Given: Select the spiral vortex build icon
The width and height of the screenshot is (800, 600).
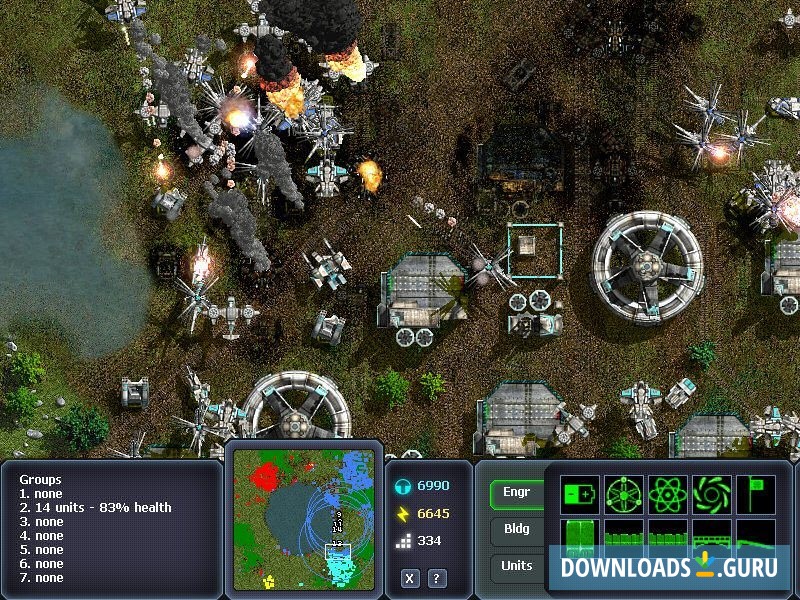Looking at the screenshot, I should [x=711, y=494].
